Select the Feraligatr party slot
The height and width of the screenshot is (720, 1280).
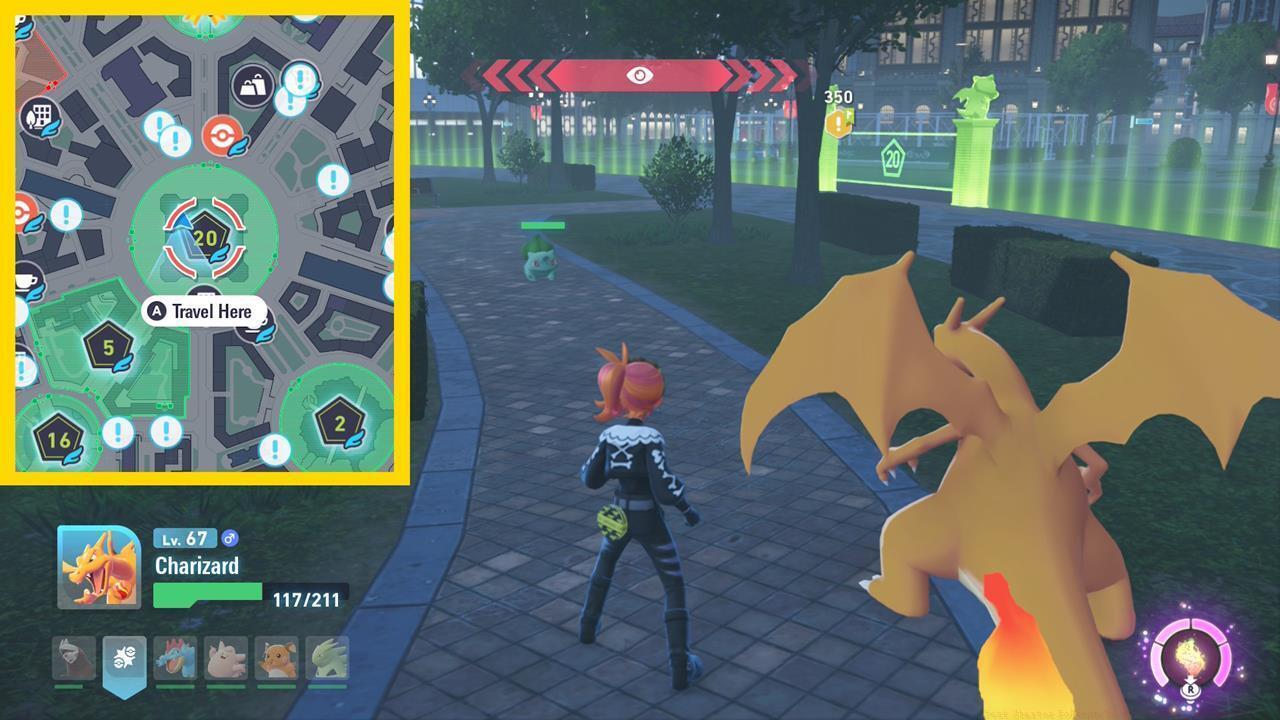tap(177, 658)
